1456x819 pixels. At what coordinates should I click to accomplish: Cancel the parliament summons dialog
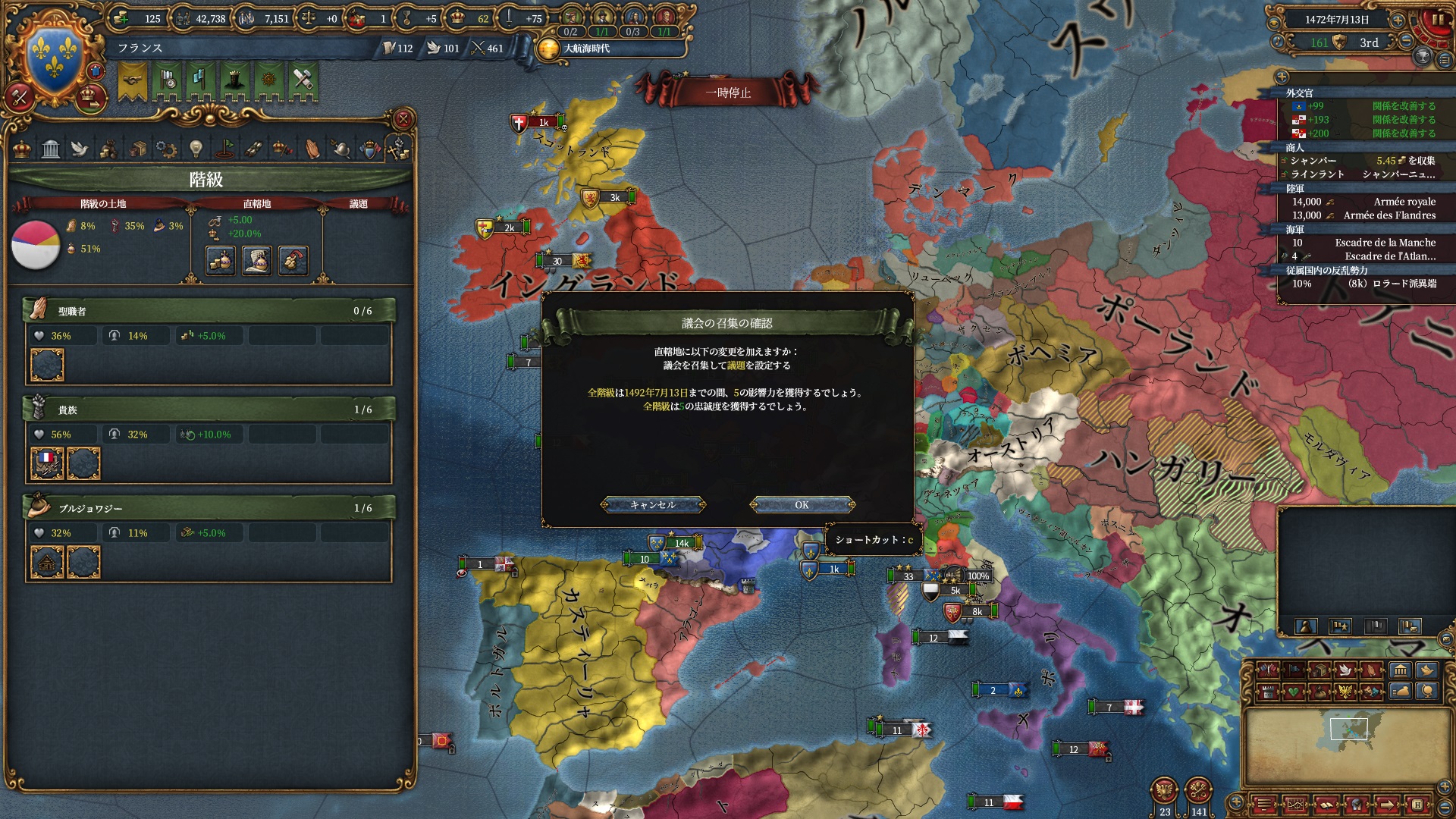[652, 505]
